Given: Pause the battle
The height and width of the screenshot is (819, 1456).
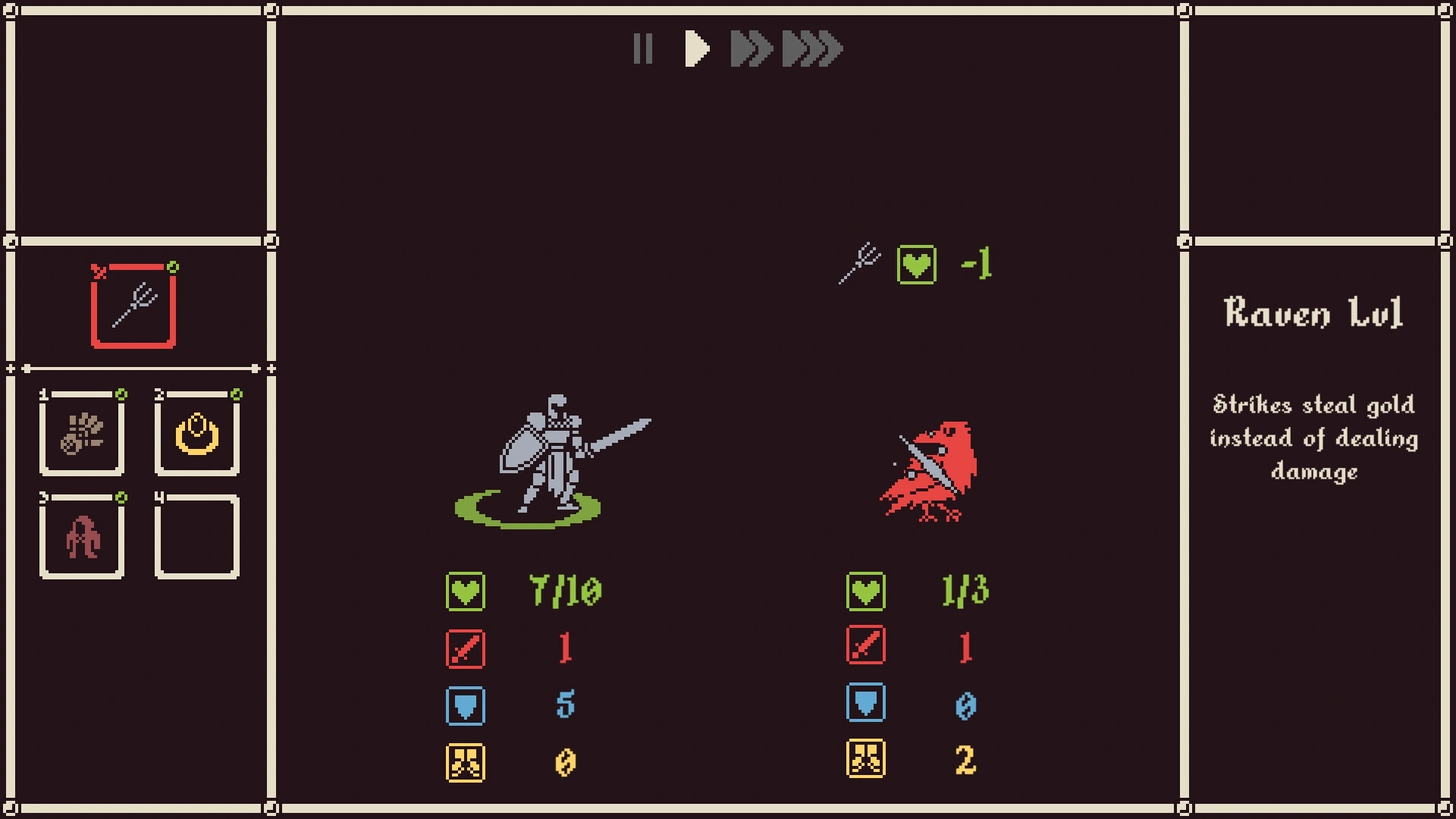Looking at the screenshot, I should [642, 49].
